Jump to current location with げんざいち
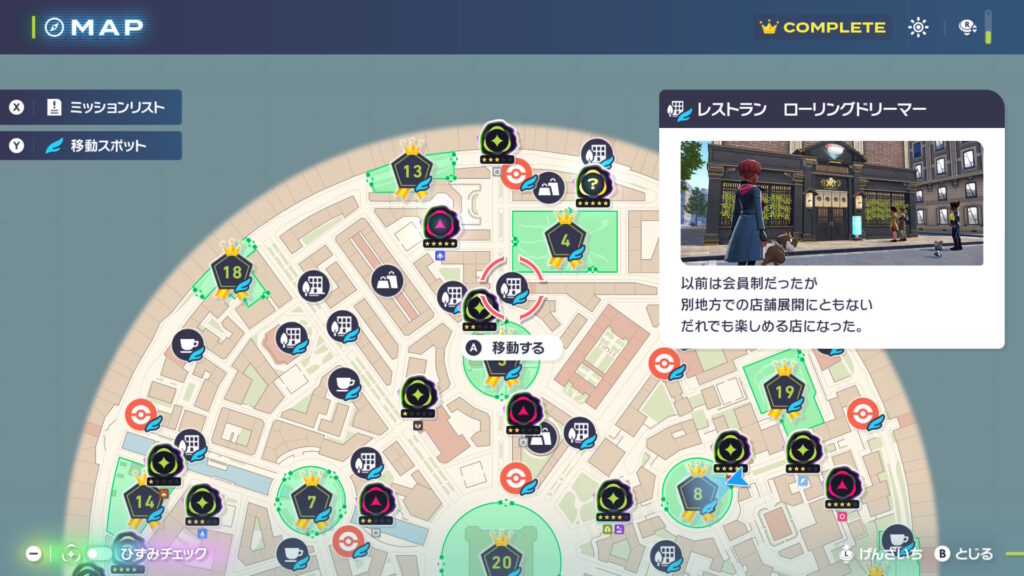The image size is (1024, 576). (x=873, y=554)
